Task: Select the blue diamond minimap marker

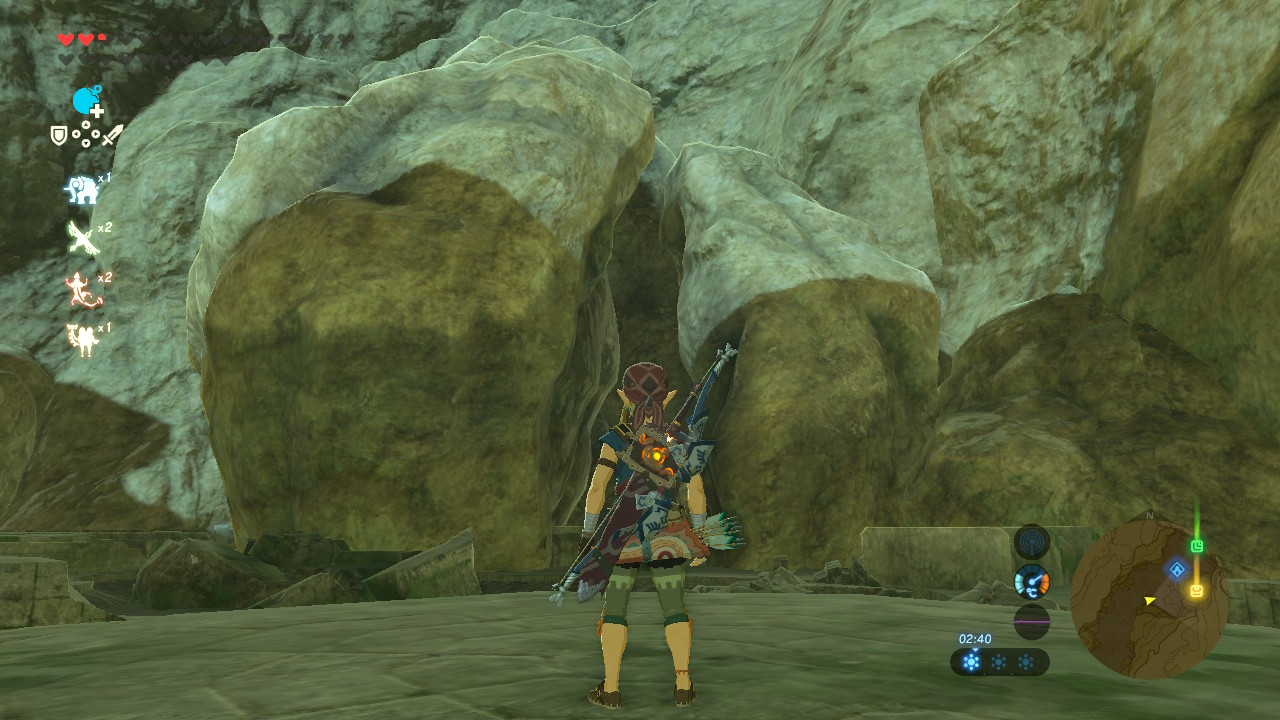Action: tap(1177, 569)
